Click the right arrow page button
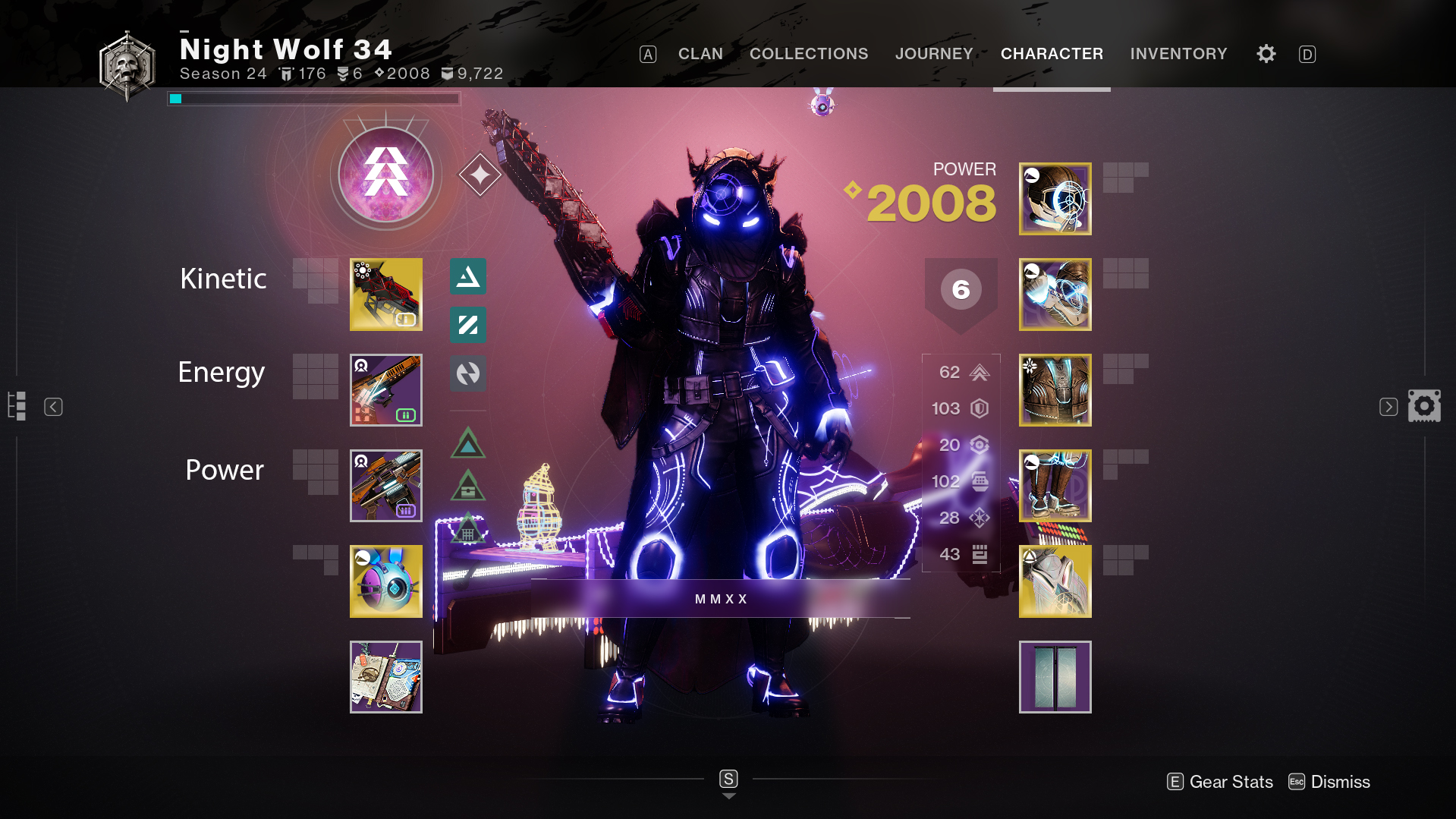 click(1388, 407)
